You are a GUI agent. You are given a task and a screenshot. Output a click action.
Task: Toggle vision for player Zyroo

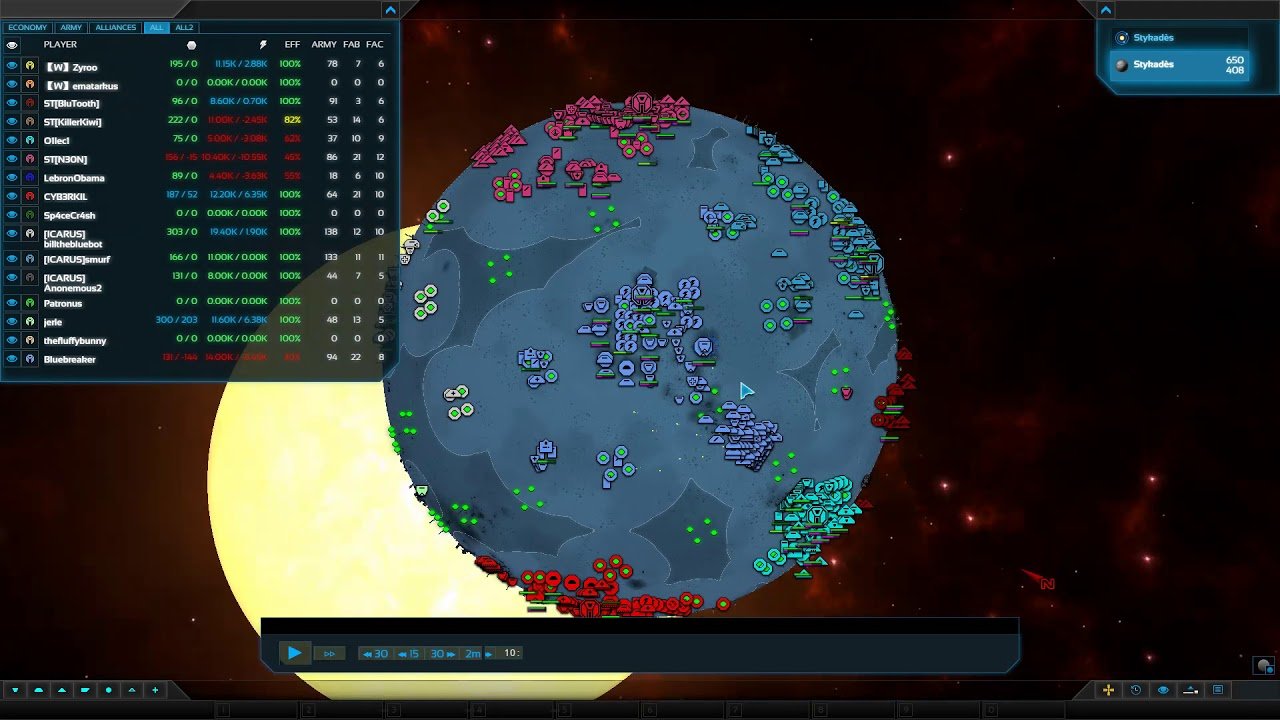[x=12, y=65]
